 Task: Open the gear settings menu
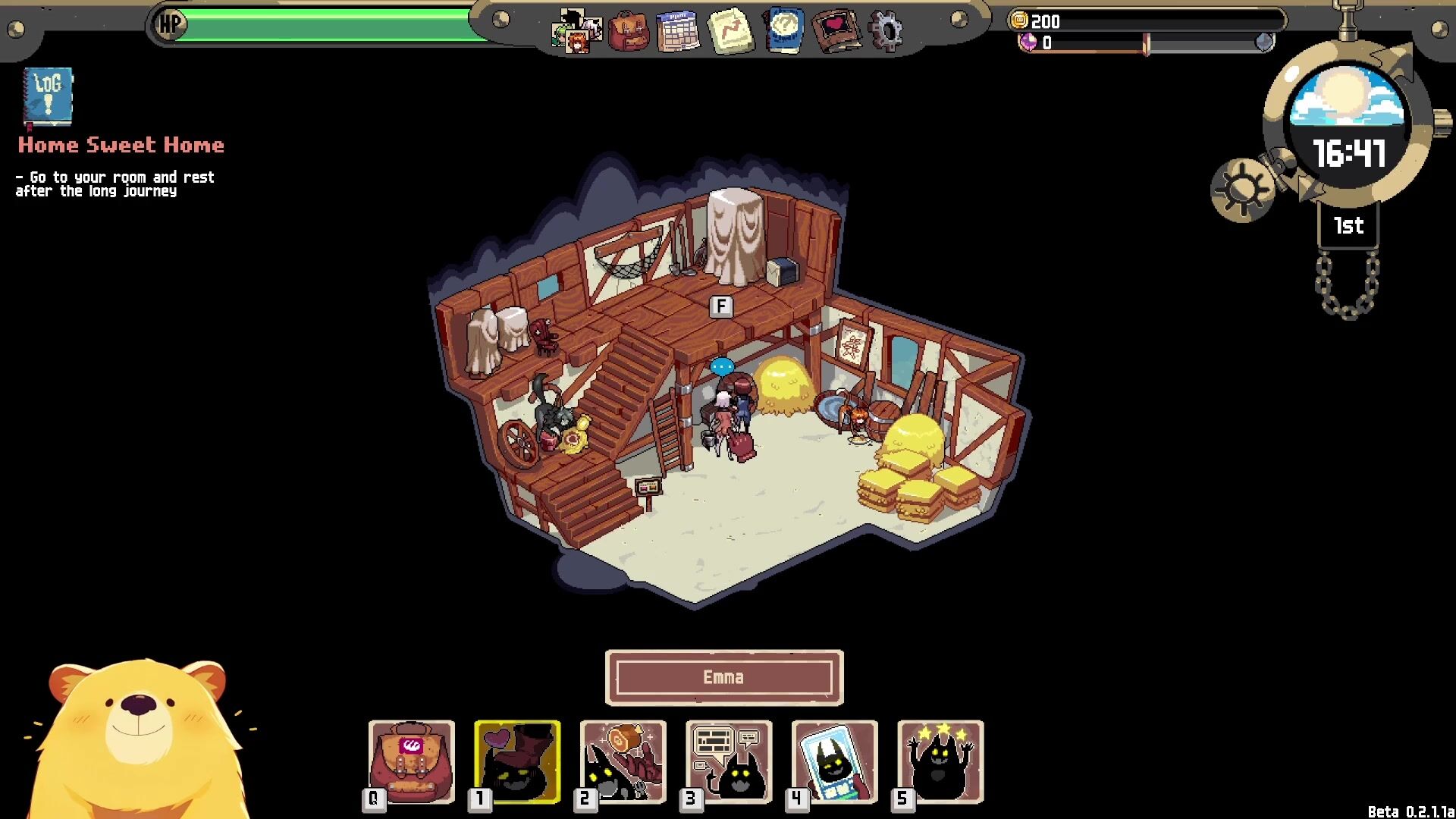click(x=885, y=31)
